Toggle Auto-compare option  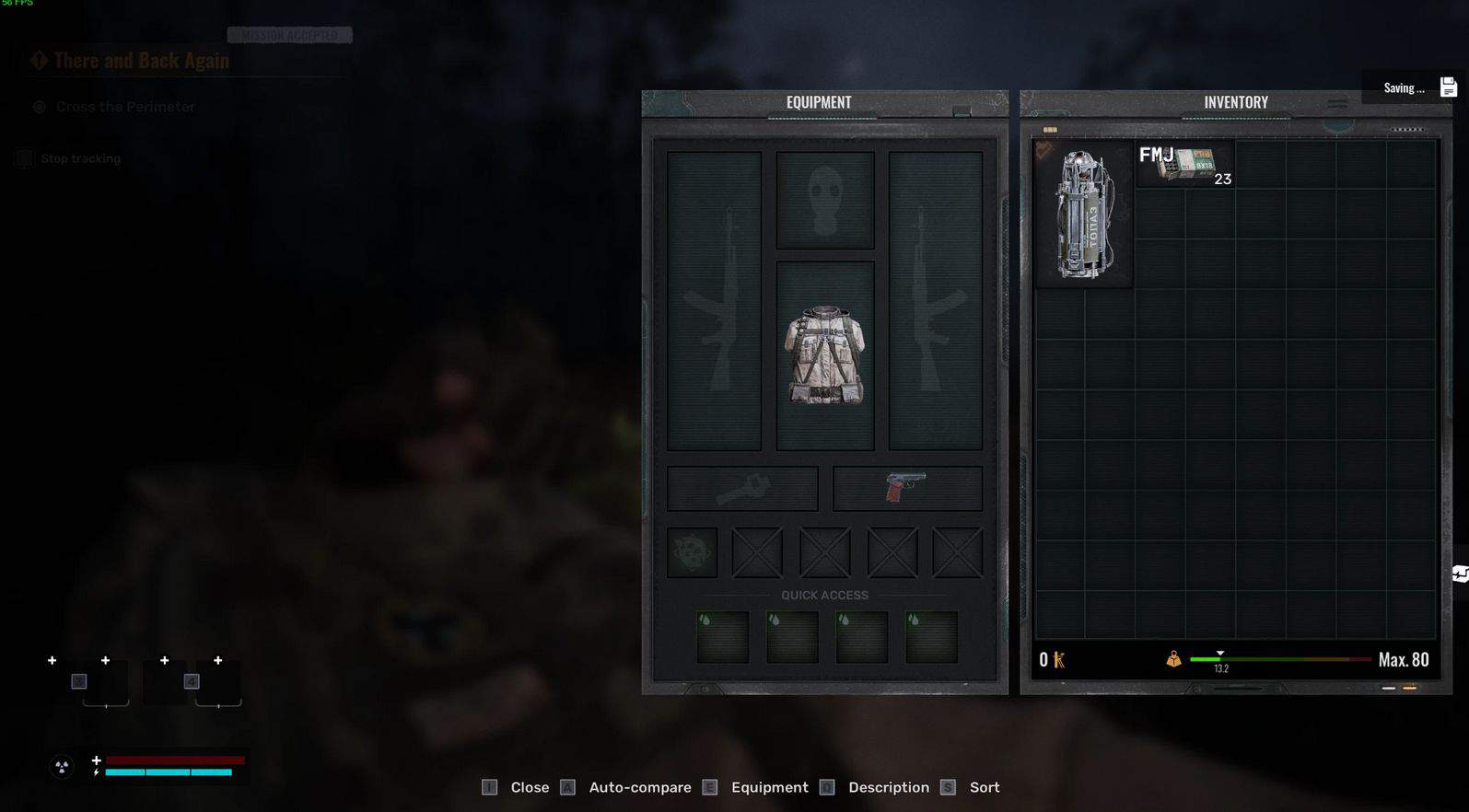[x=639, y=788]
